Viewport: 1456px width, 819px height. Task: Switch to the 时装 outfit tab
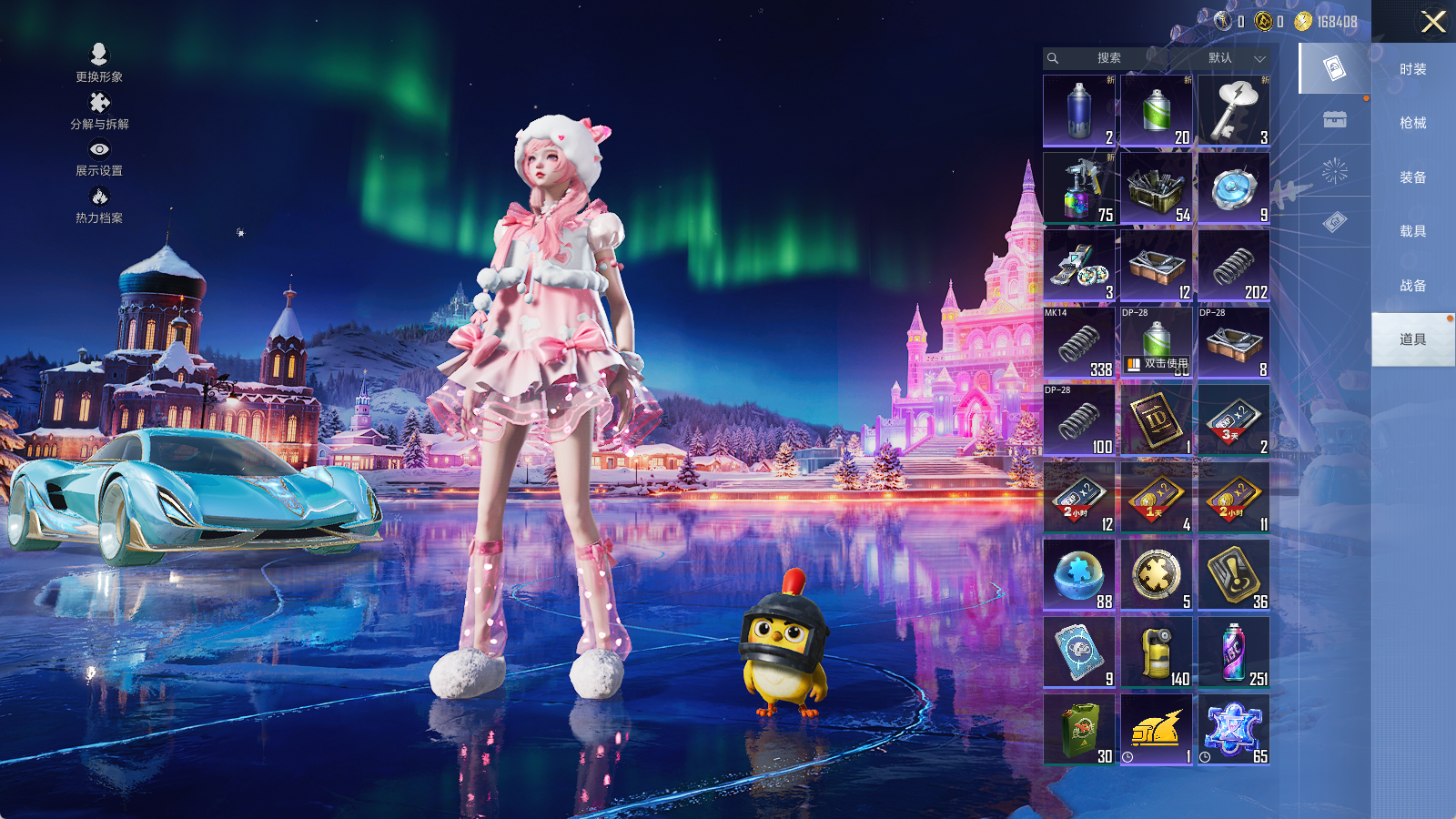click(x=1412, y=69)
